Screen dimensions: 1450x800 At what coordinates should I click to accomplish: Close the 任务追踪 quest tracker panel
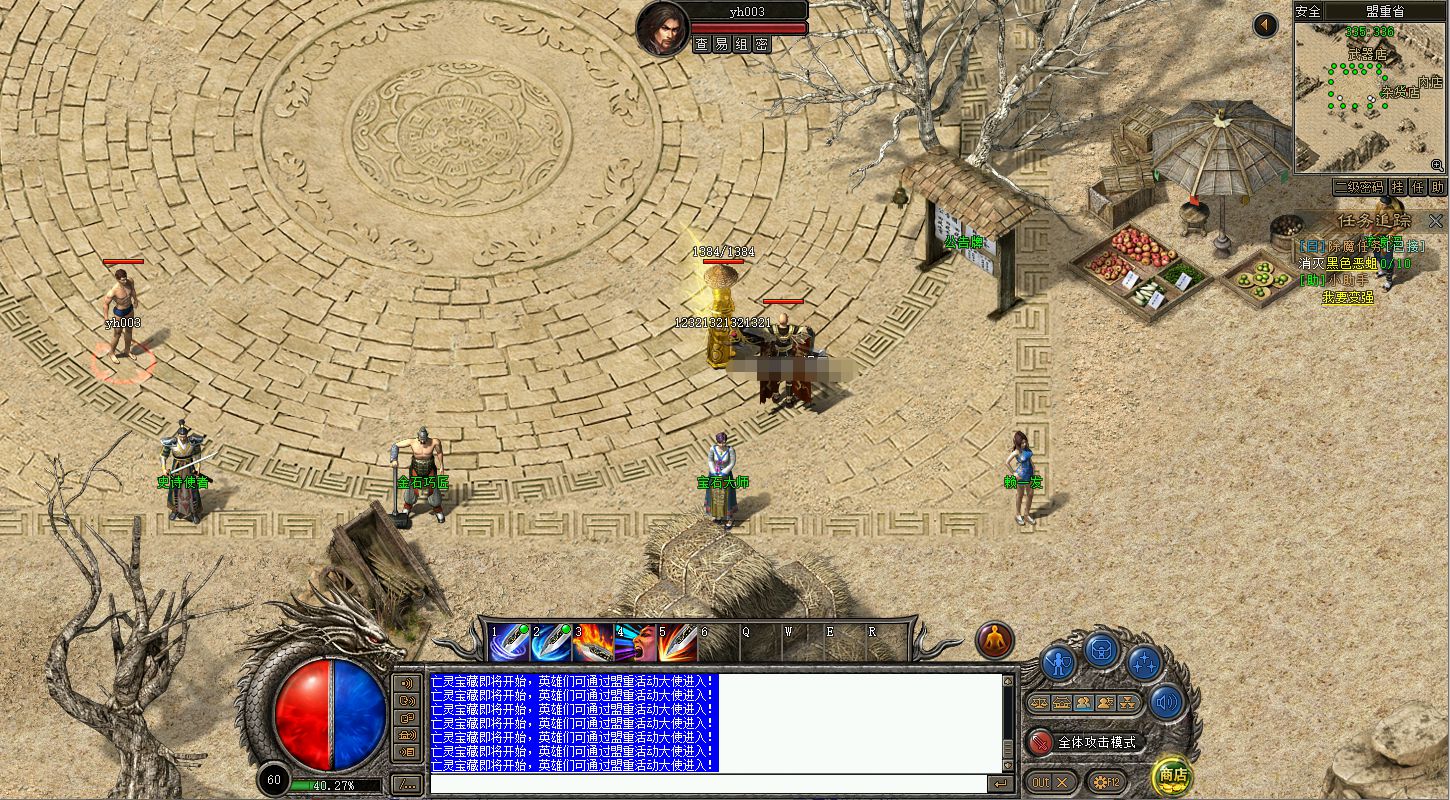click(1436, 221)
